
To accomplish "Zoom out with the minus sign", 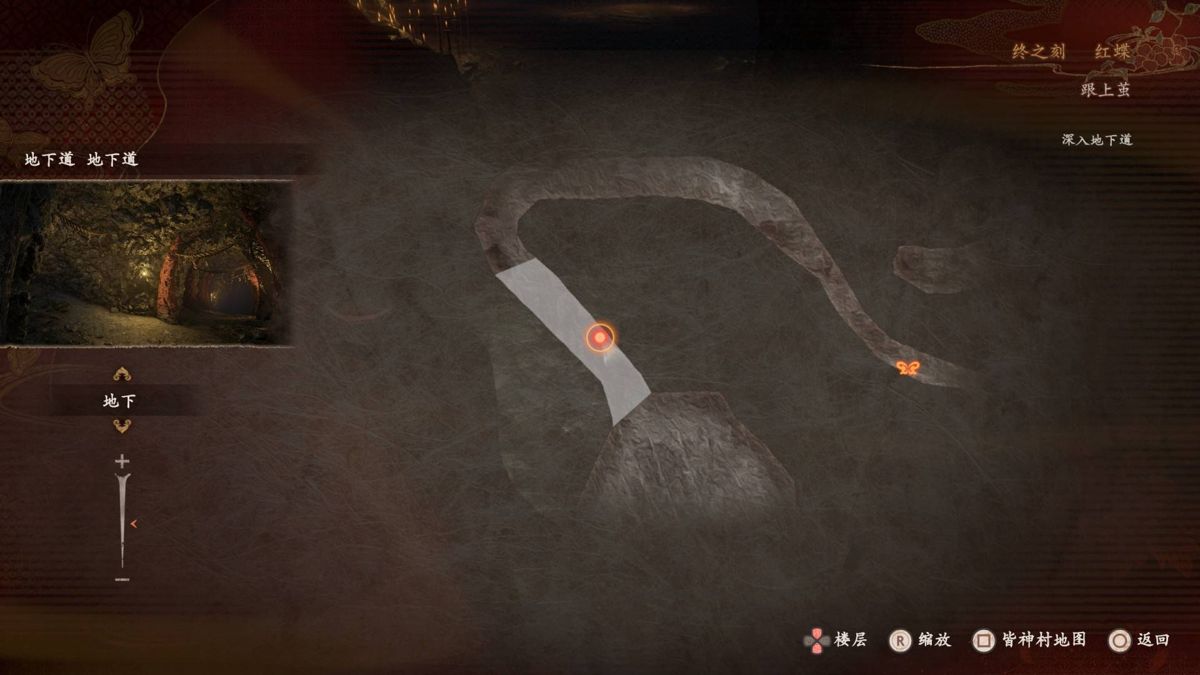I will coord(122,579).
